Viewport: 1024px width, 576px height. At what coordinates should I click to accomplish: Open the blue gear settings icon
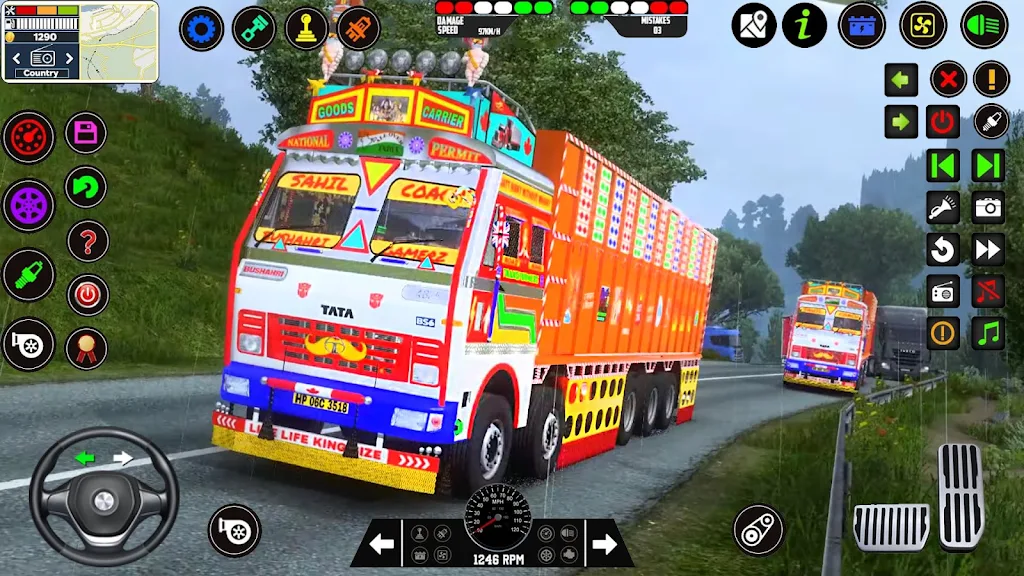pos(201,28)
